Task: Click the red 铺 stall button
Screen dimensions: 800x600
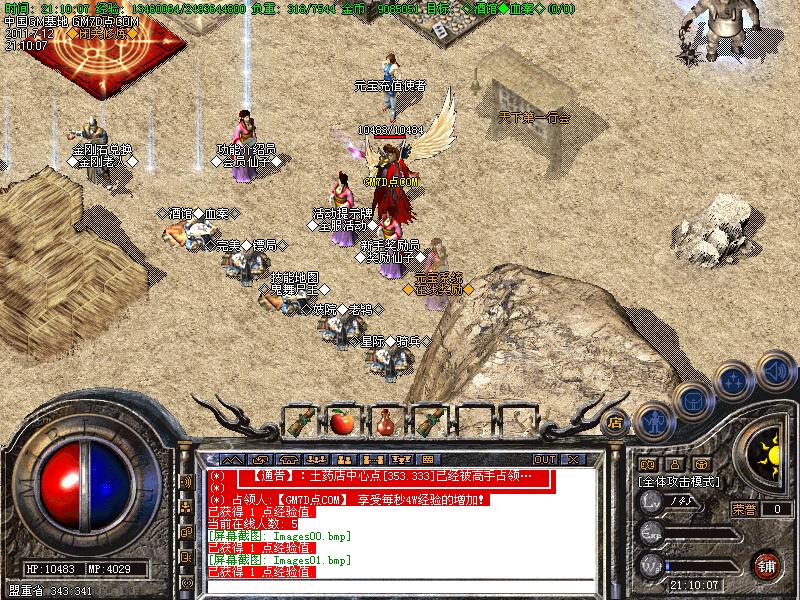Action: click(766, 564)
